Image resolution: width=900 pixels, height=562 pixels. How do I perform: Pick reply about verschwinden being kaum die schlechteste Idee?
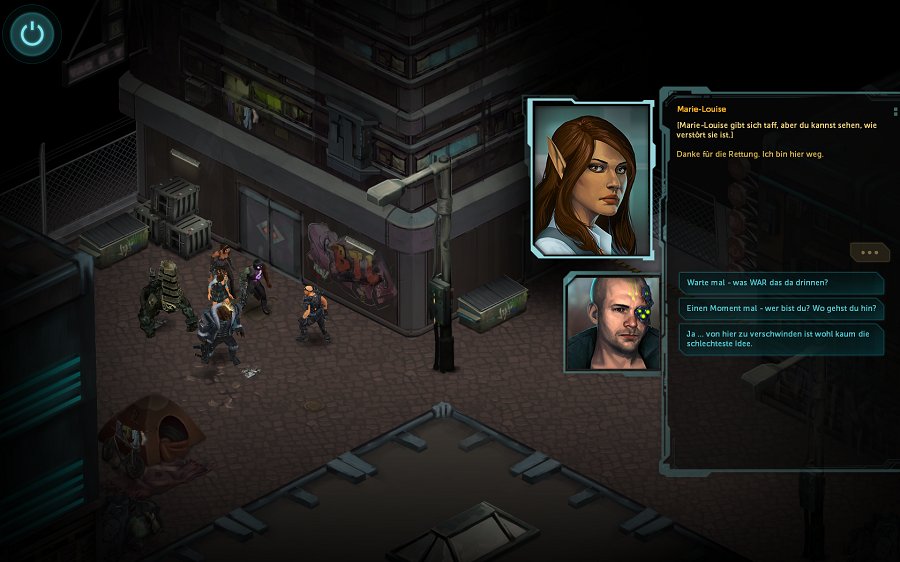click(x=781, y=340)
